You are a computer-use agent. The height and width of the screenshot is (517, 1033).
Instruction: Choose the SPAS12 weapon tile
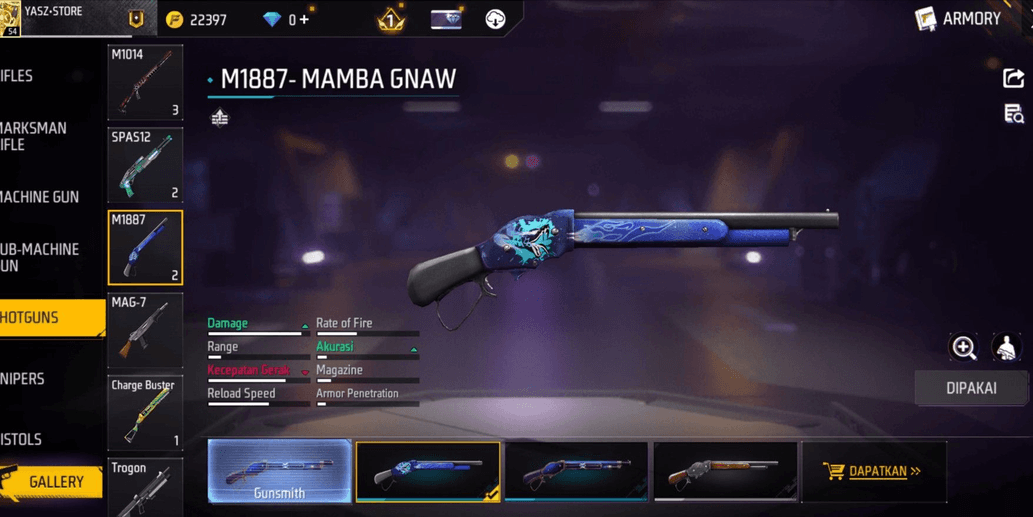145,165
